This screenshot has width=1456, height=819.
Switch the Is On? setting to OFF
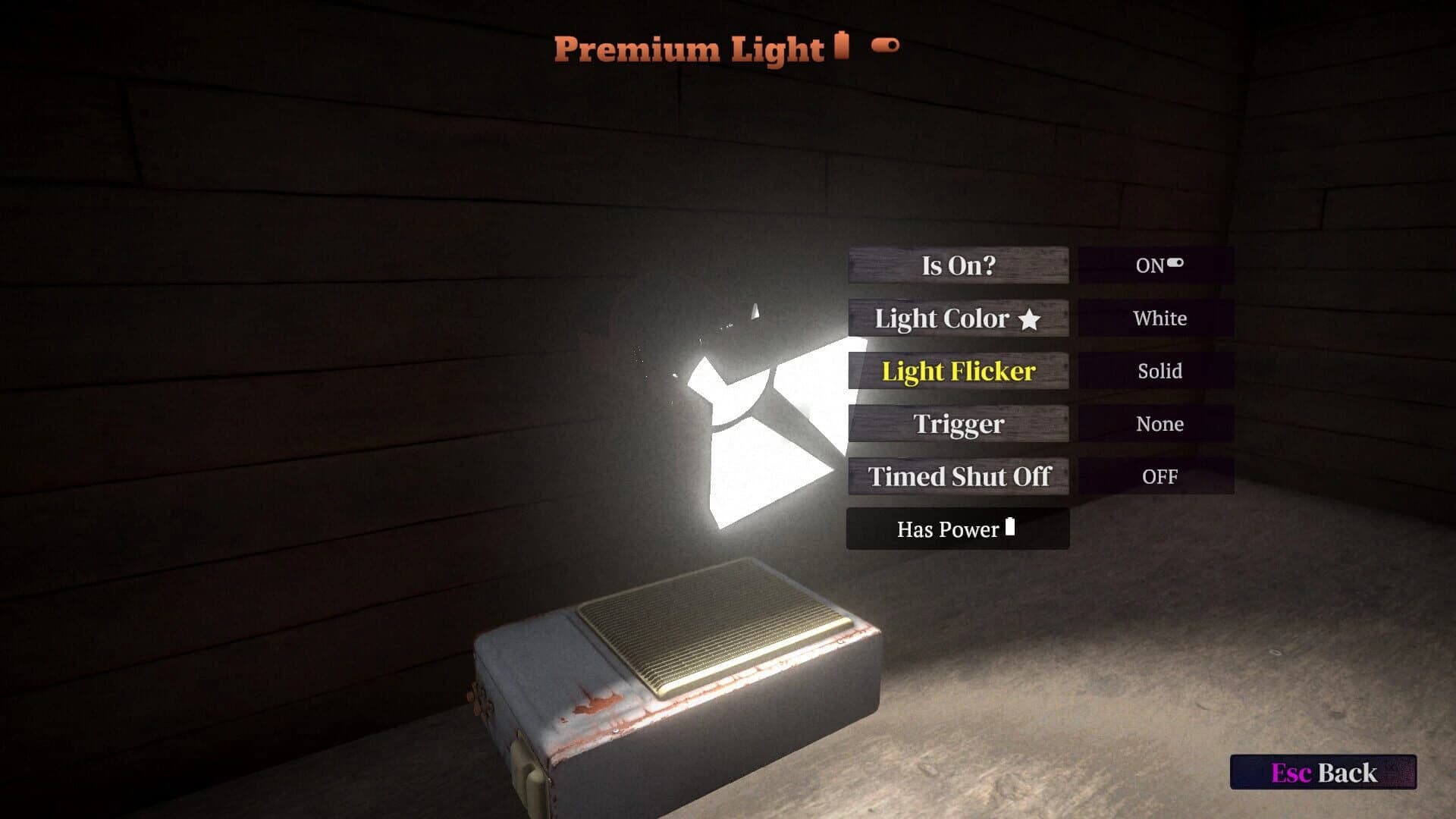tap(1156, 265)
